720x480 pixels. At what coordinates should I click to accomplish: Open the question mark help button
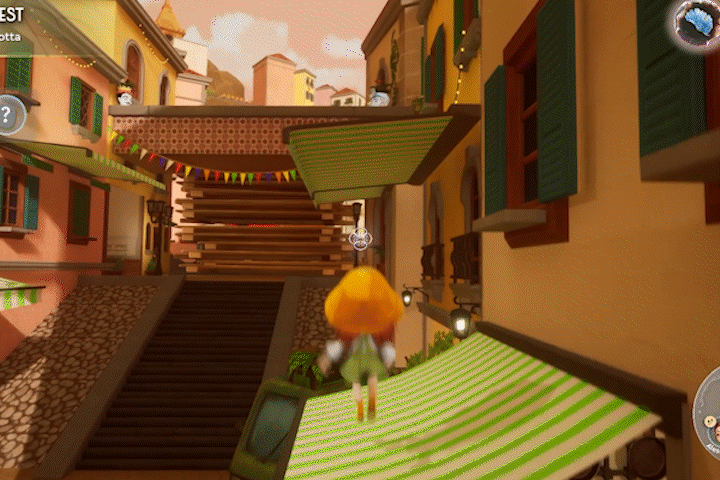(x=7, y=113)
